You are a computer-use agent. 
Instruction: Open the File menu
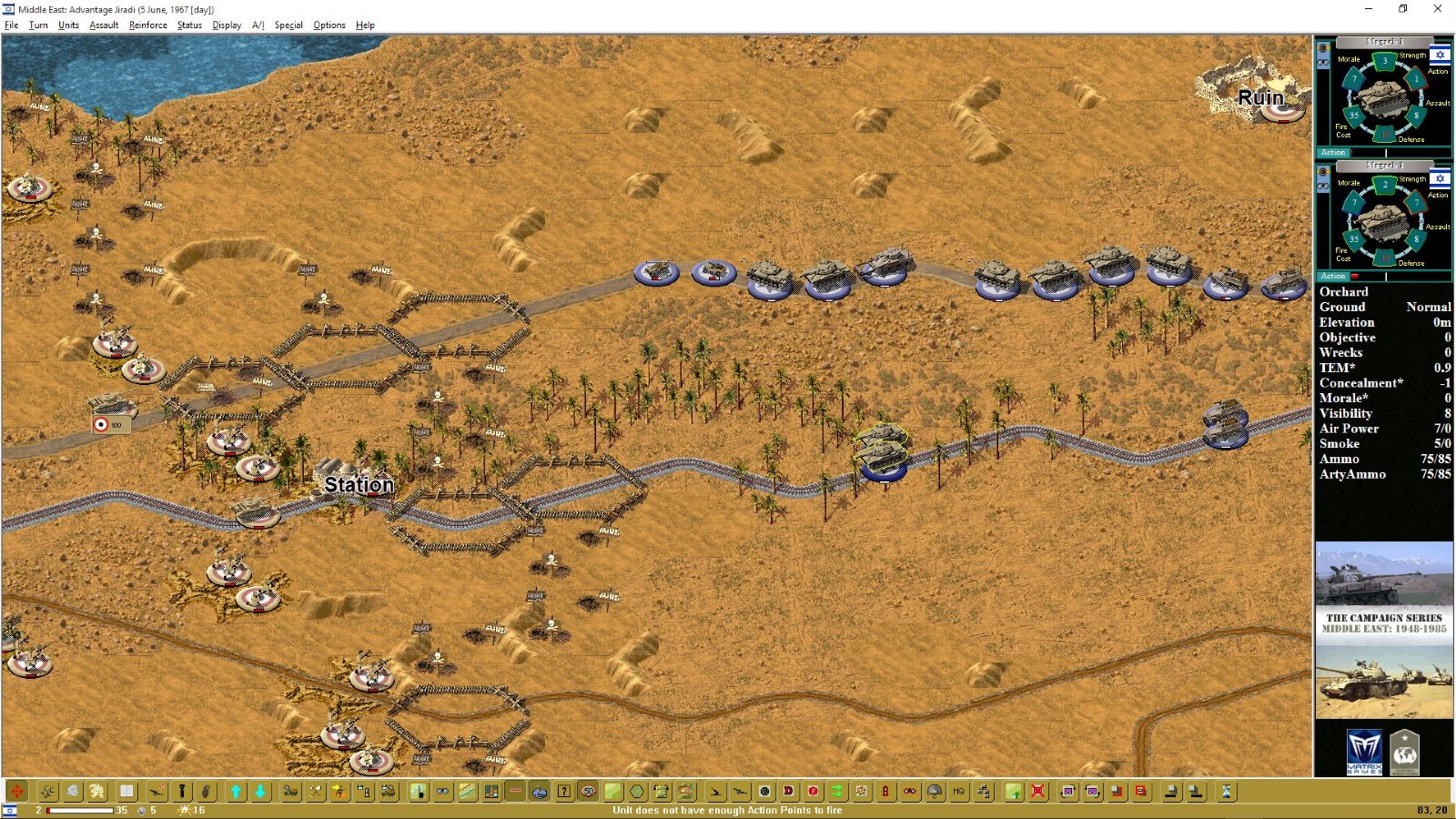click(11, 25)
